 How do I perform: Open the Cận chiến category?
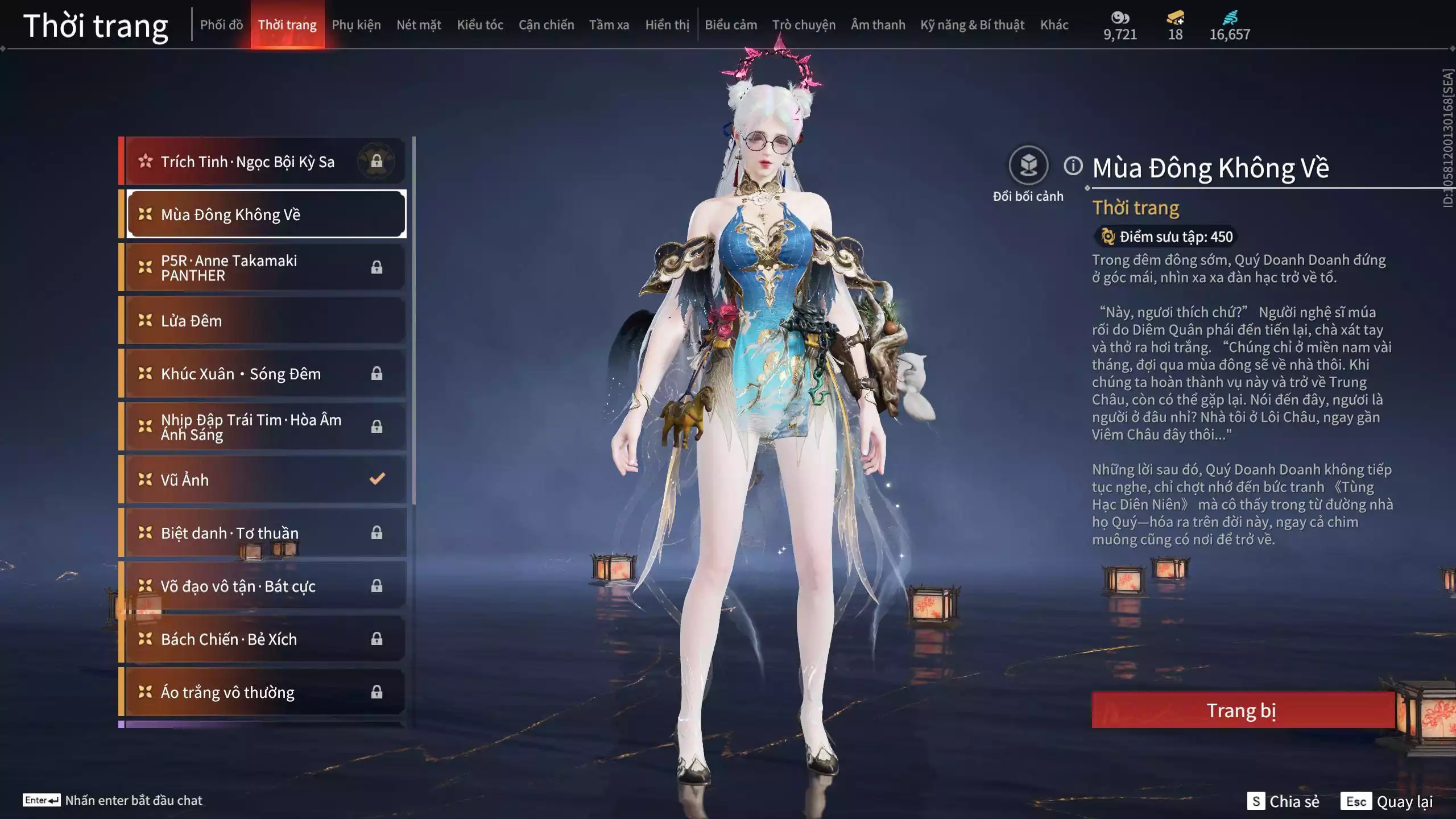[546, 25]
